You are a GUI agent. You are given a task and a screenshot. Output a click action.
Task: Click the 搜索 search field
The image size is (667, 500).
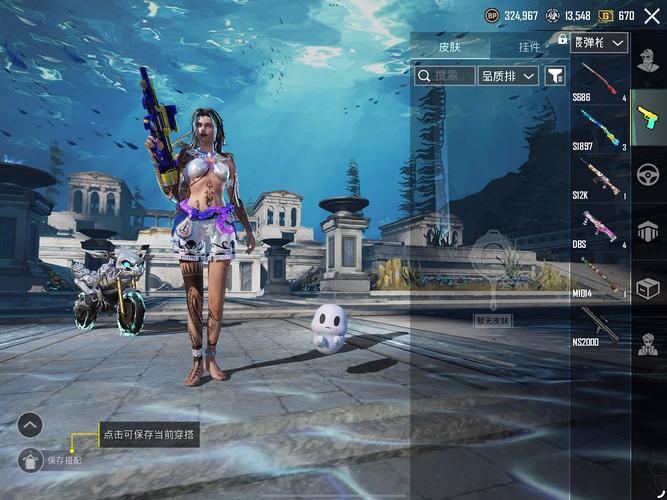pyautogui.click(x=445, y=75)
